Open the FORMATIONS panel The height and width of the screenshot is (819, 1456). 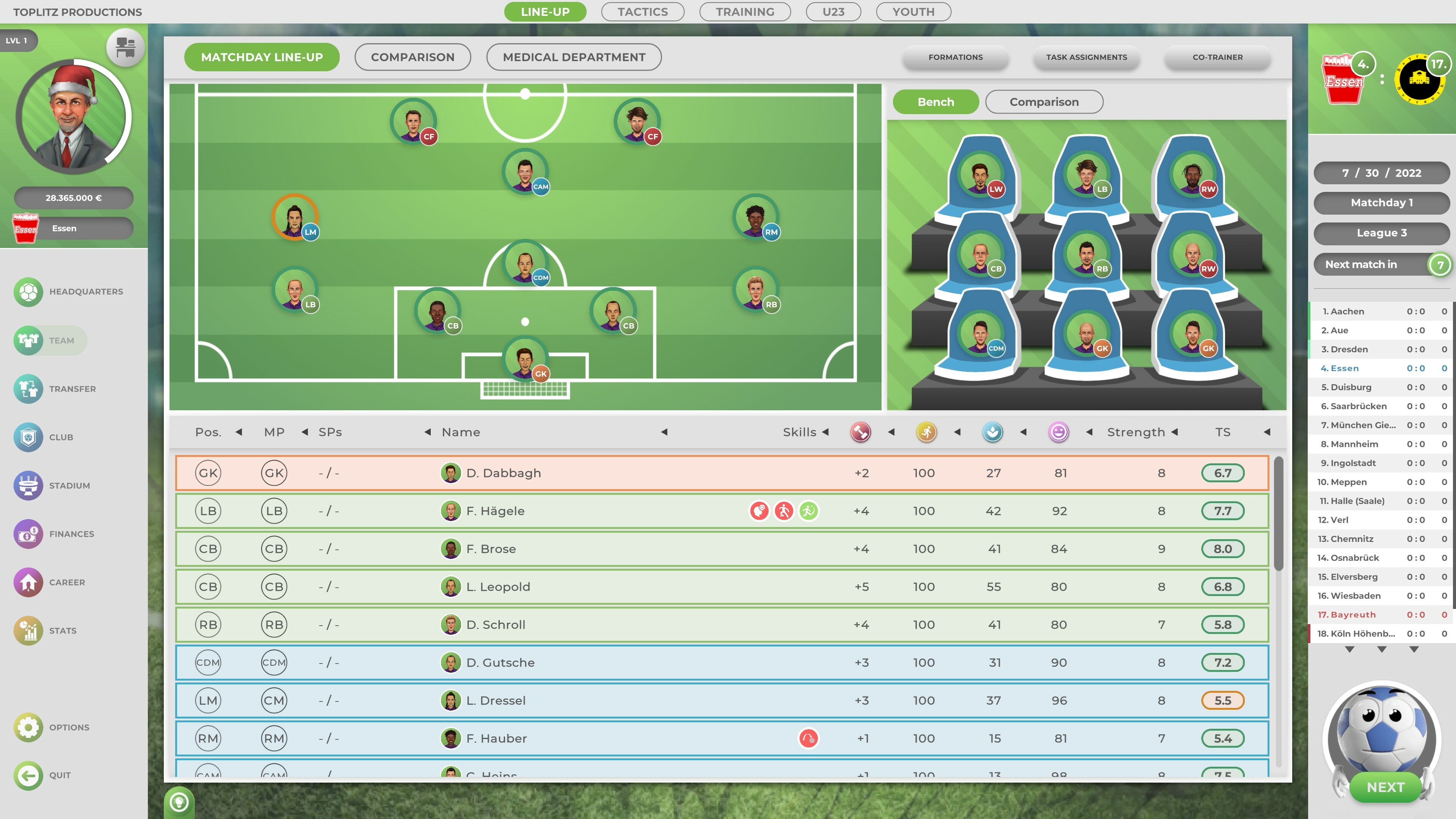pos(955,57)
